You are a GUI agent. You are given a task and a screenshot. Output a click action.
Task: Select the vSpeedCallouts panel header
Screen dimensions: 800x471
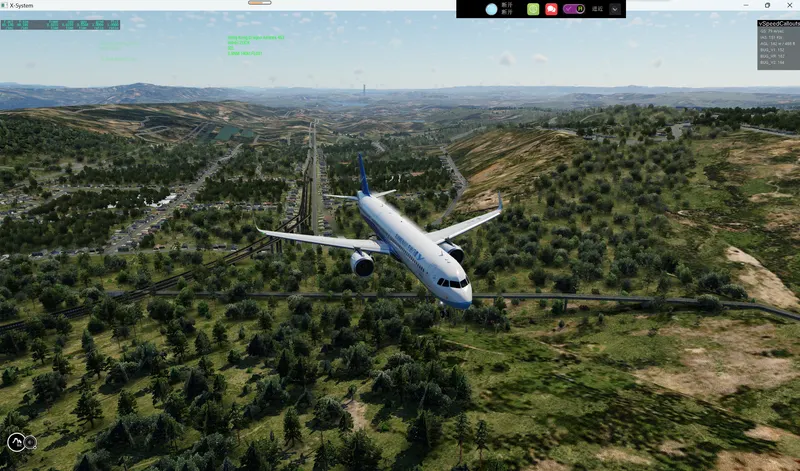[778, 23]
